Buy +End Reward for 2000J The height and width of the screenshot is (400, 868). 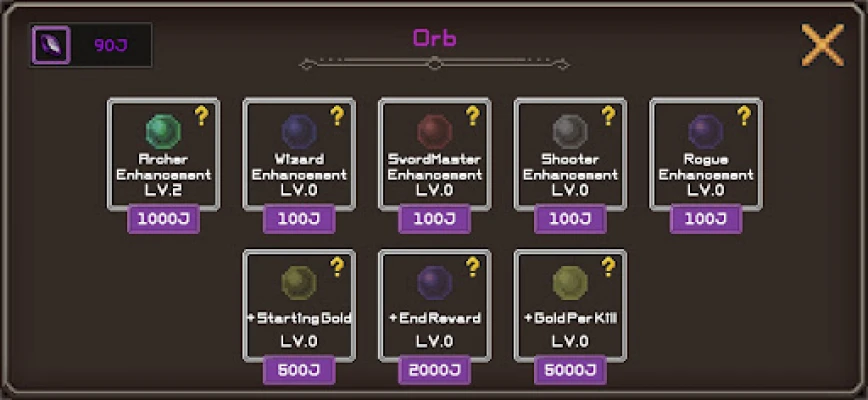(x=434, y=370)
